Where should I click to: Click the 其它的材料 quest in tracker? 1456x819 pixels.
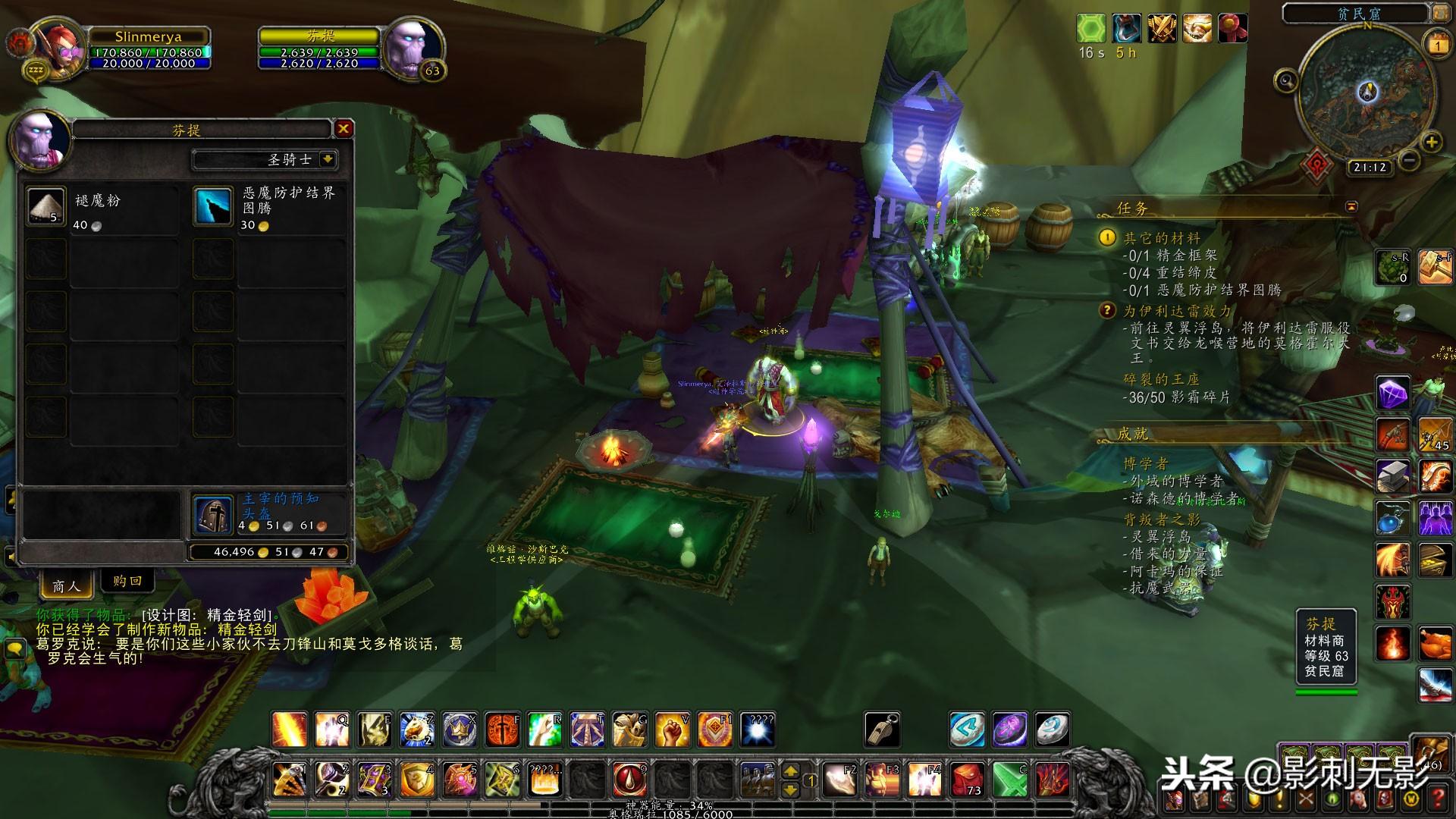(x=1161, y=238)
